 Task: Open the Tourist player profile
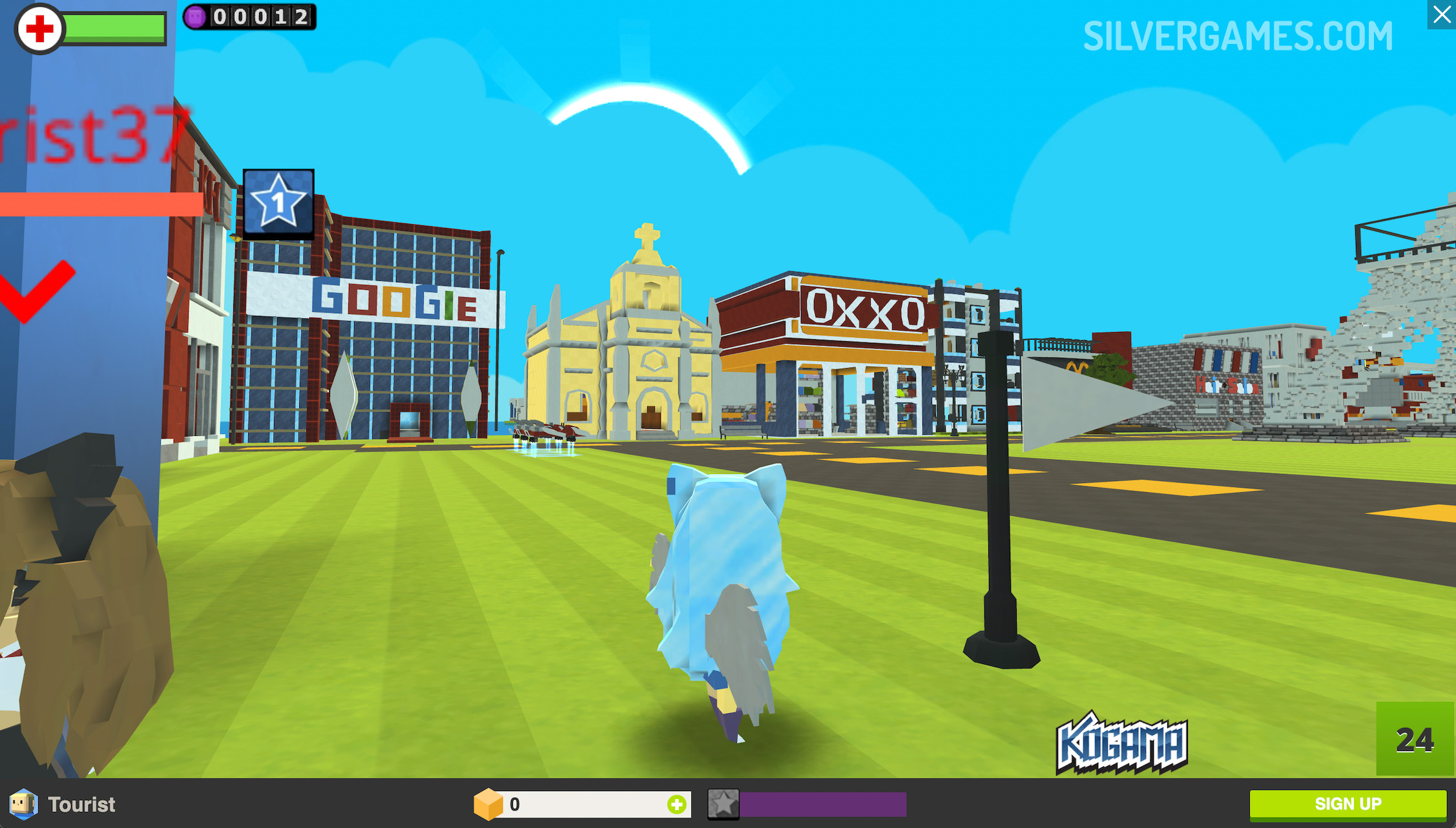click(63, 804)
